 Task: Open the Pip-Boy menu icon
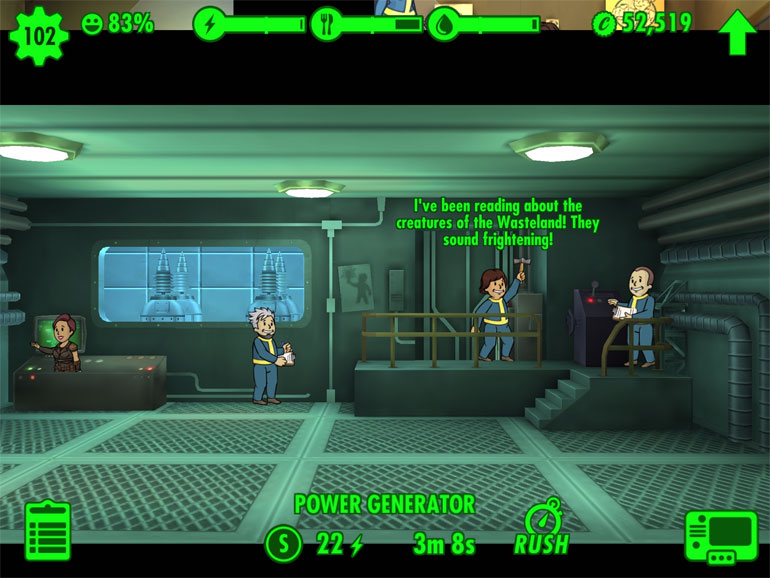point(720,536)
